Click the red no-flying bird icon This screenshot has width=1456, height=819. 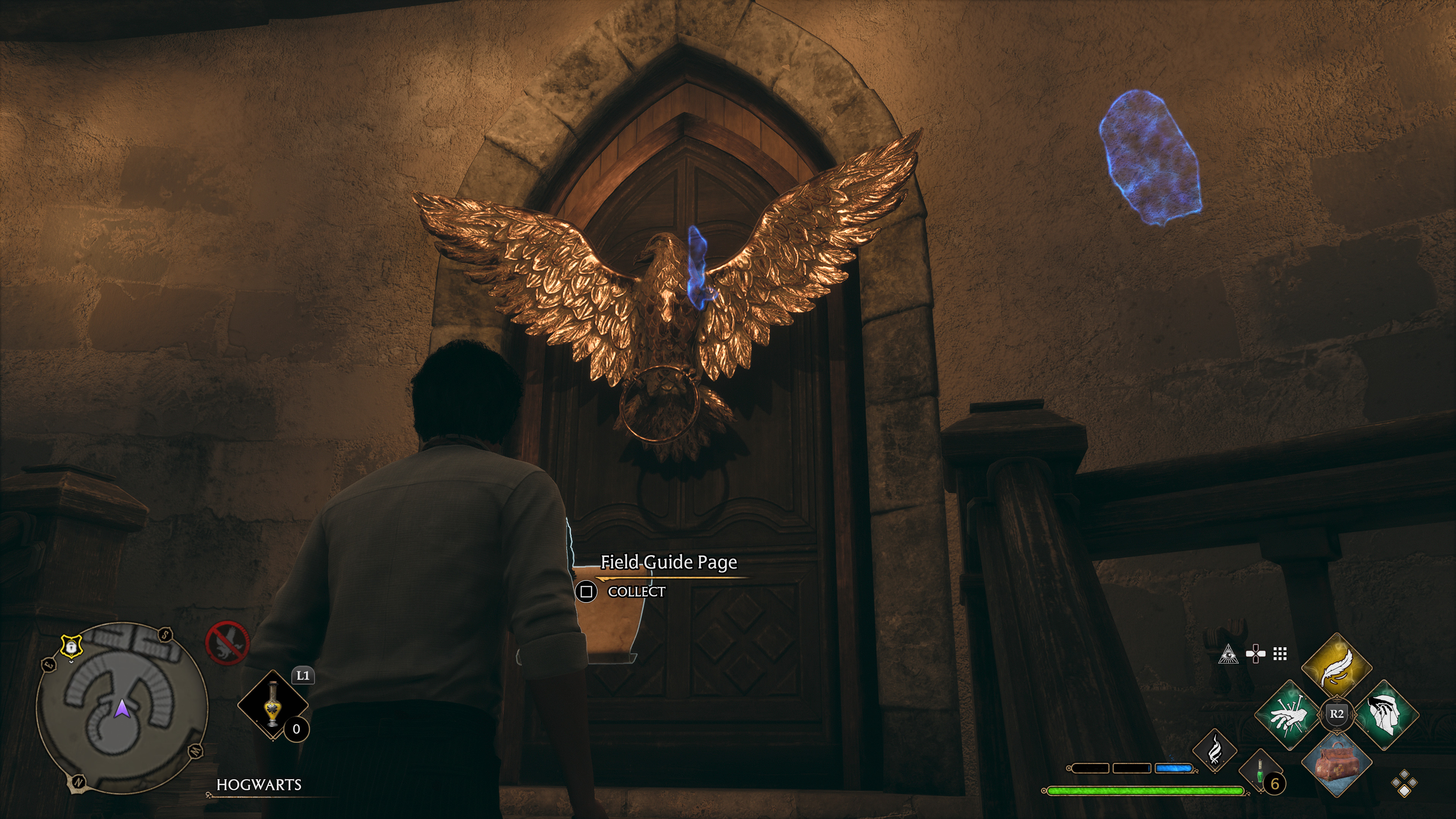pyautogui.click(x=227, y=643)
